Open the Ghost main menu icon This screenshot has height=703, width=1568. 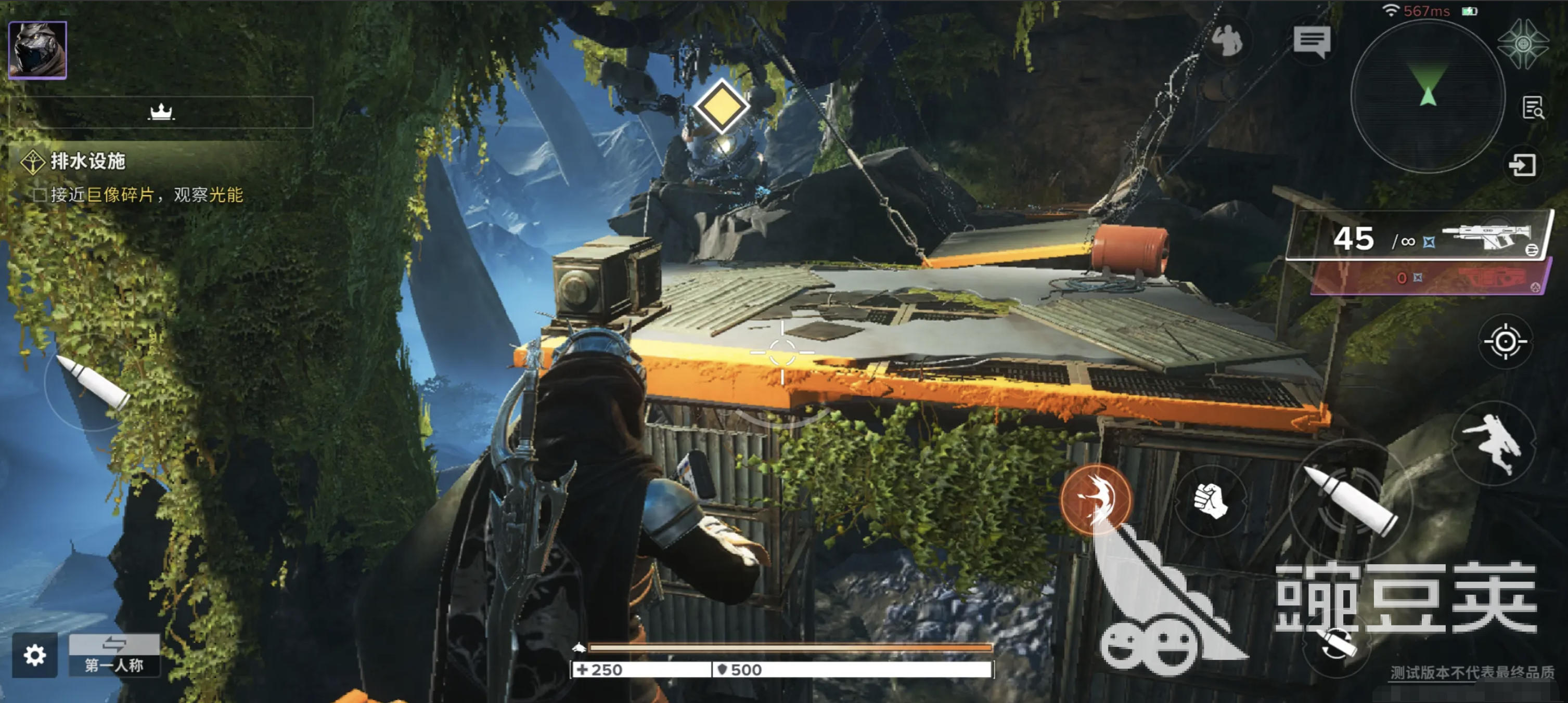click(x=1523, y=44)
